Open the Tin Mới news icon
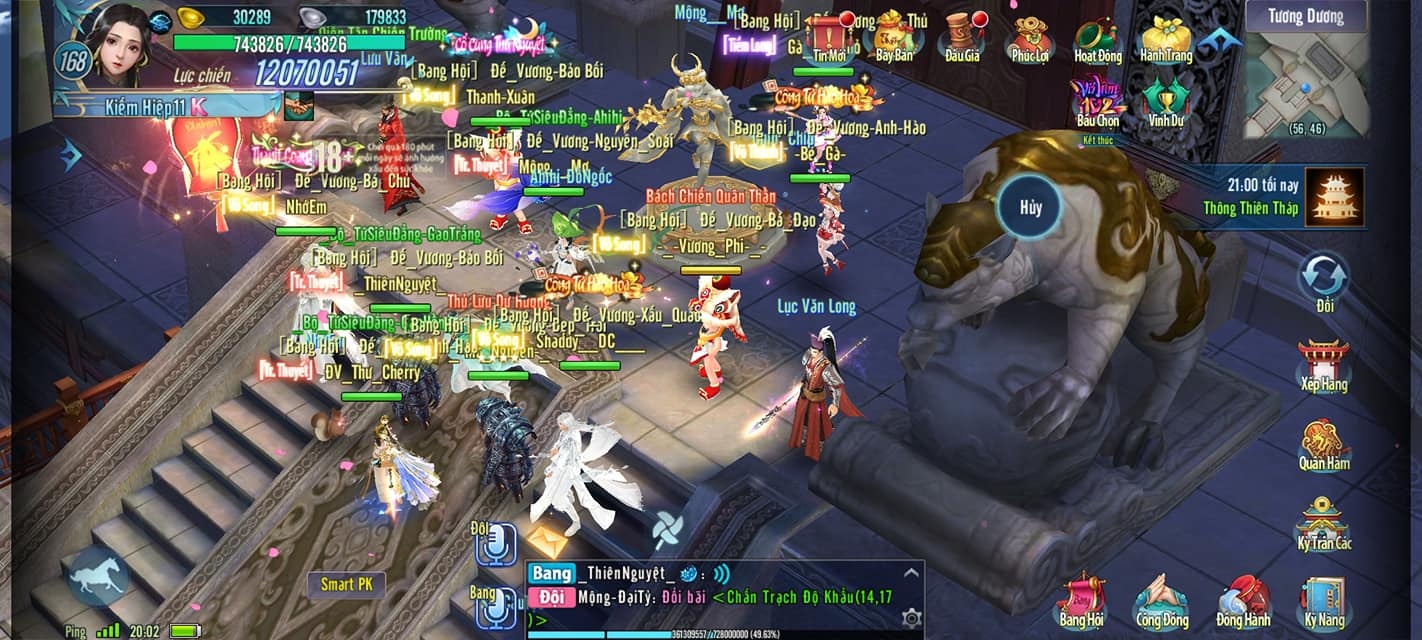This screenshot has height=640, width=1422. point(830,39)
